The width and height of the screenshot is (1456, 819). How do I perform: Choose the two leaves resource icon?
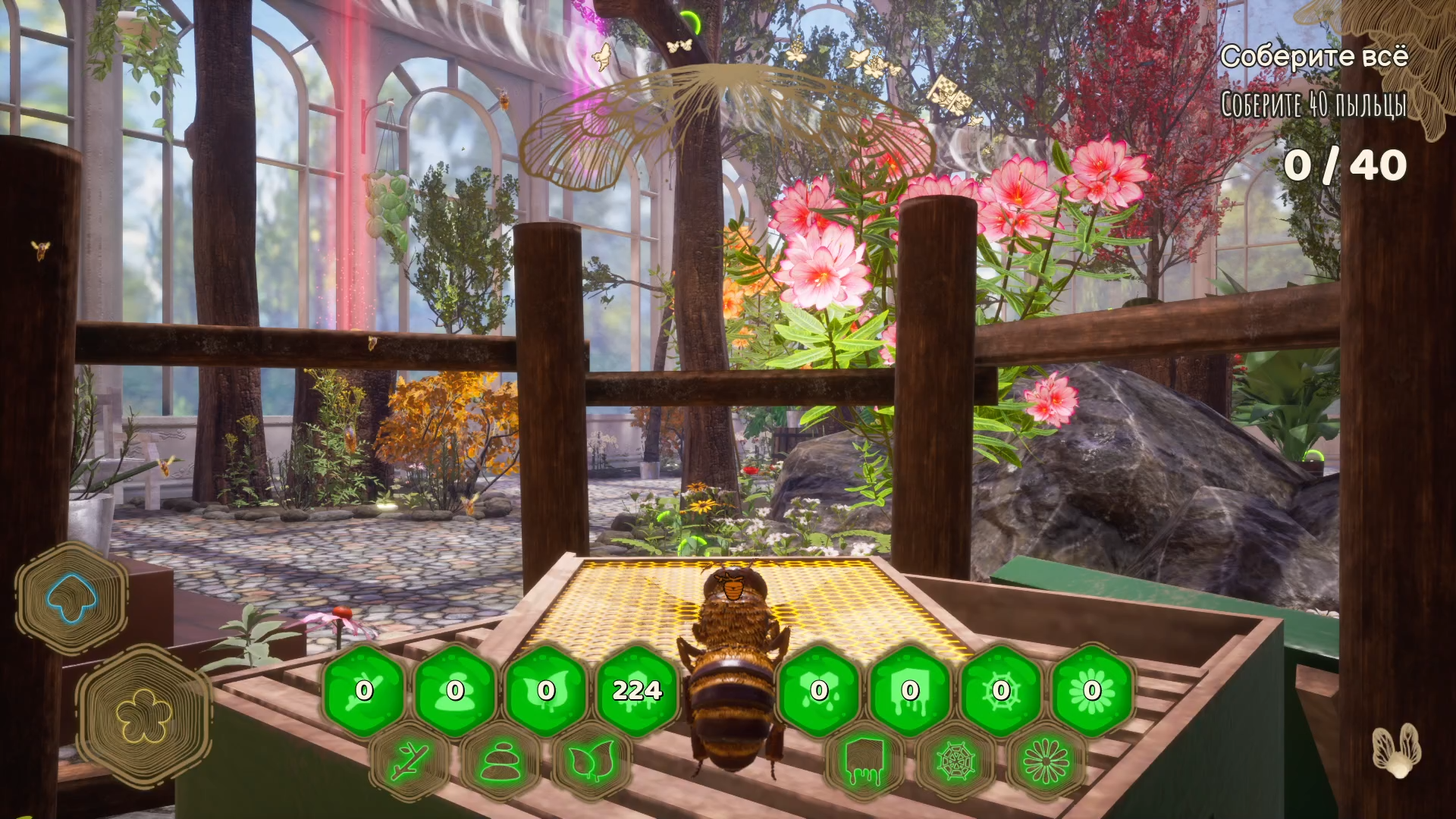(591, 761)
